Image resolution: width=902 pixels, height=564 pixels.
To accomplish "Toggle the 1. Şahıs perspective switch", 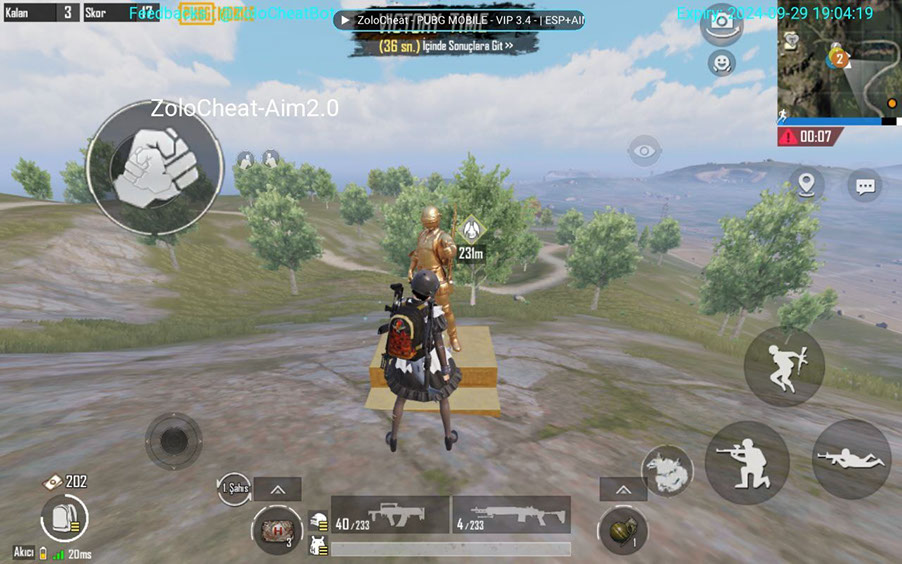I will (233, 488).
